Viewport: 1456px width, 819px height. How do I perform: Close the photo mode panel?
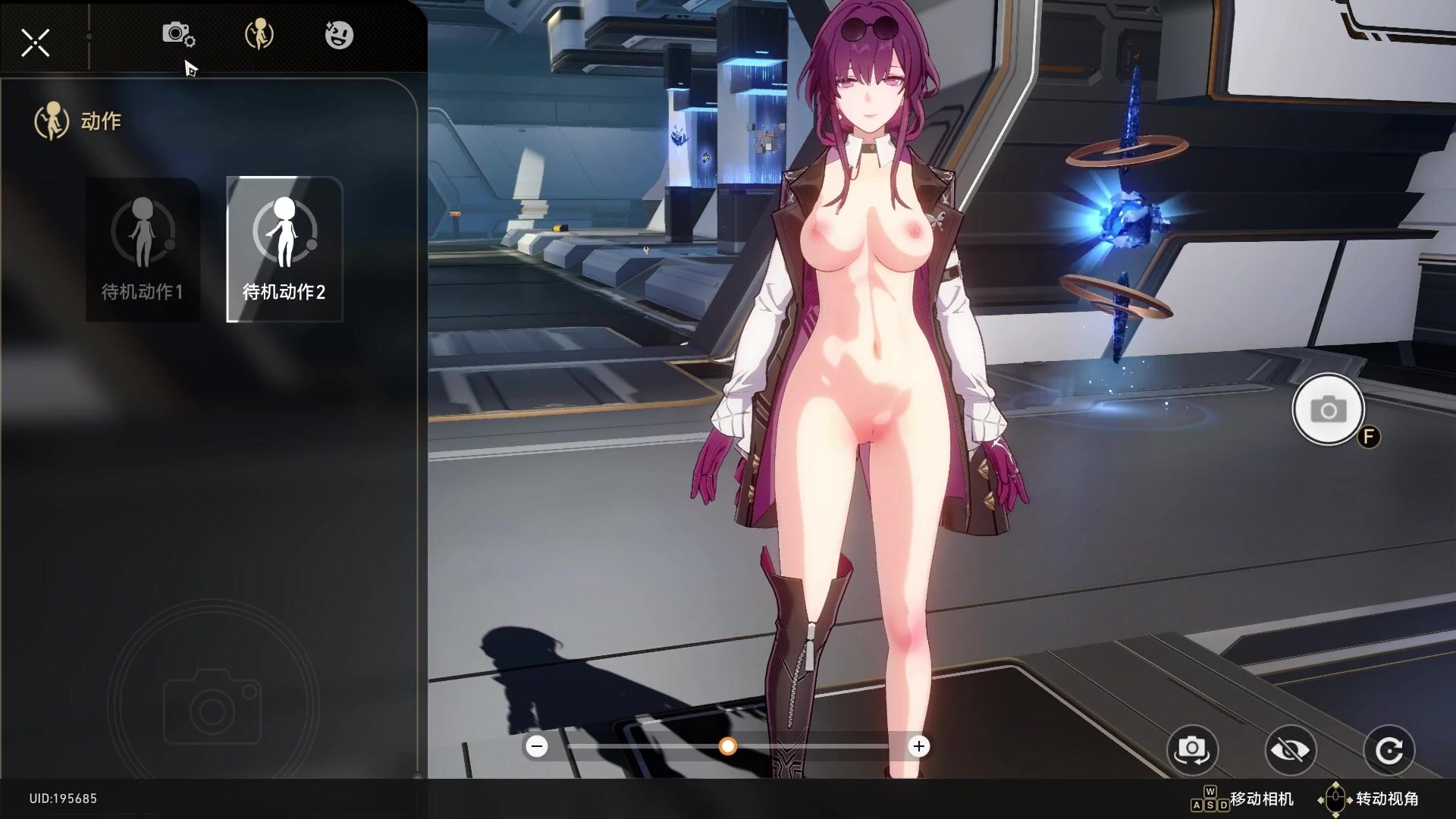[x=35, y=42]
